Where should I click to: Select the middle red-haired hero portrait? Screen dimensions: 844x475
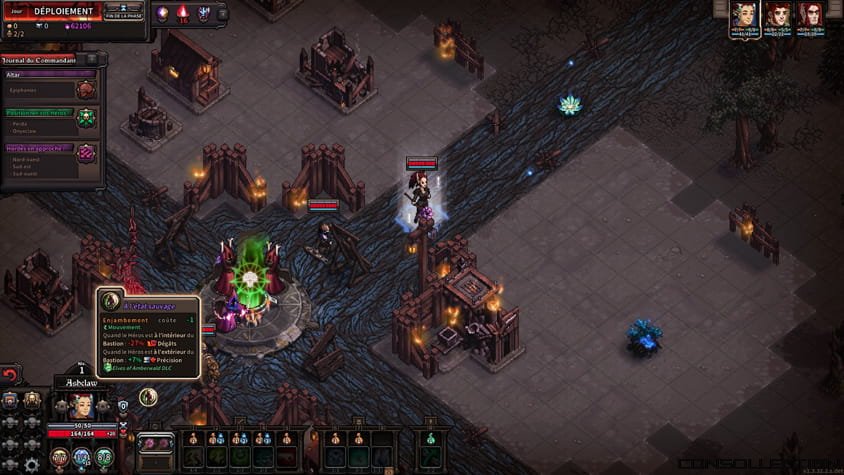777,14
